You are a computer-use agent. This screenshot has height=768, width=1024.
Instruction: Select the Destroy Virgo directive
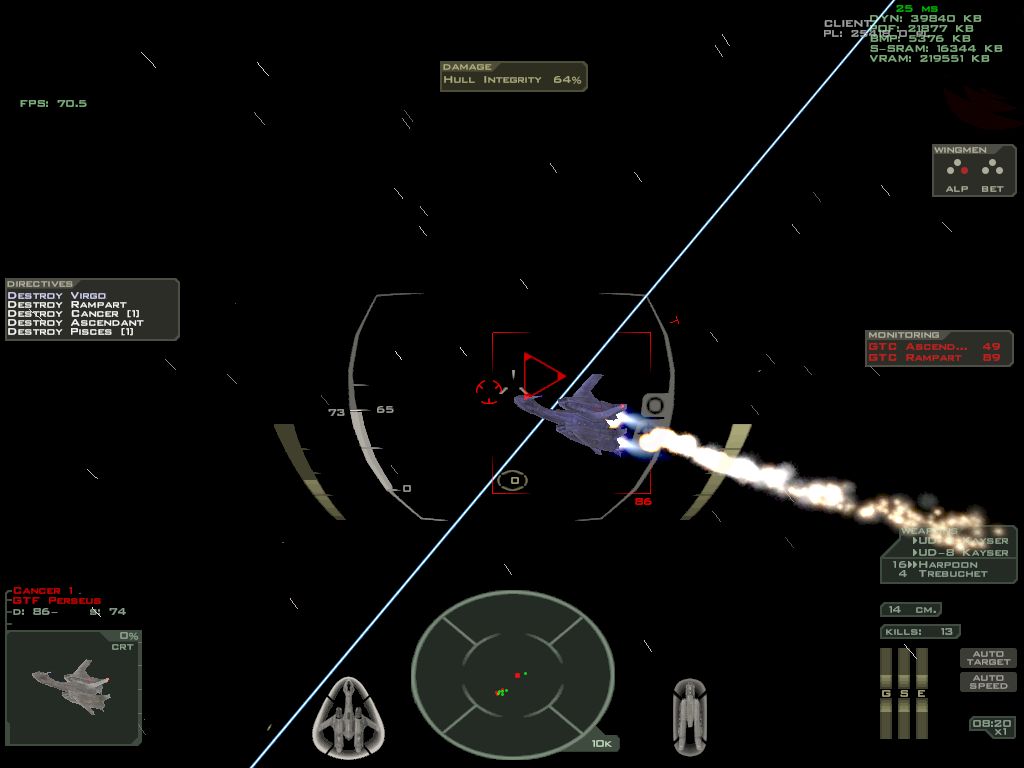pos(57,296)
